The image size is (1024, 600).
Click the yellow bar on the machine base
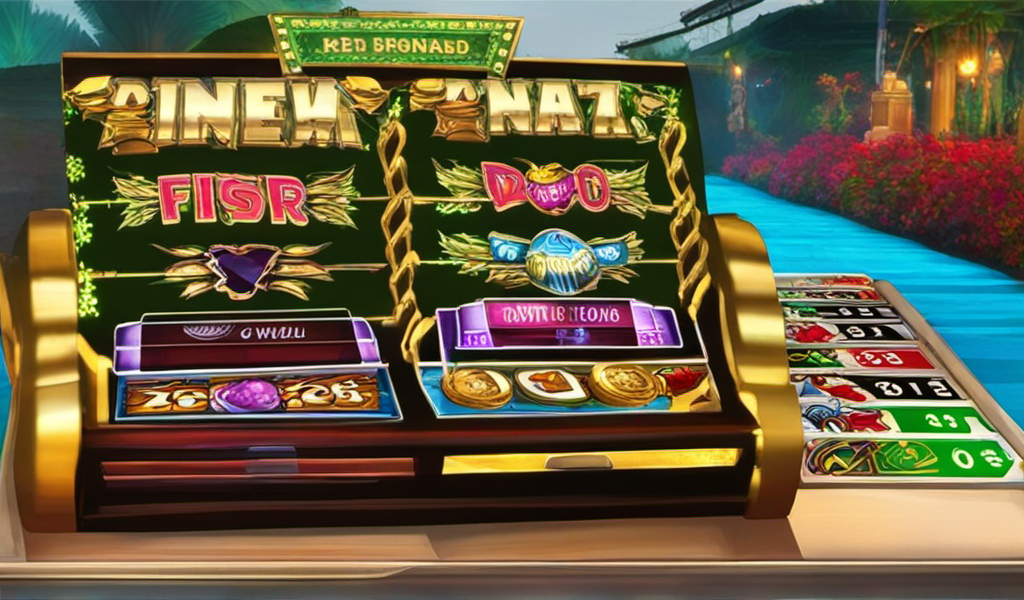tap(590, 461)
